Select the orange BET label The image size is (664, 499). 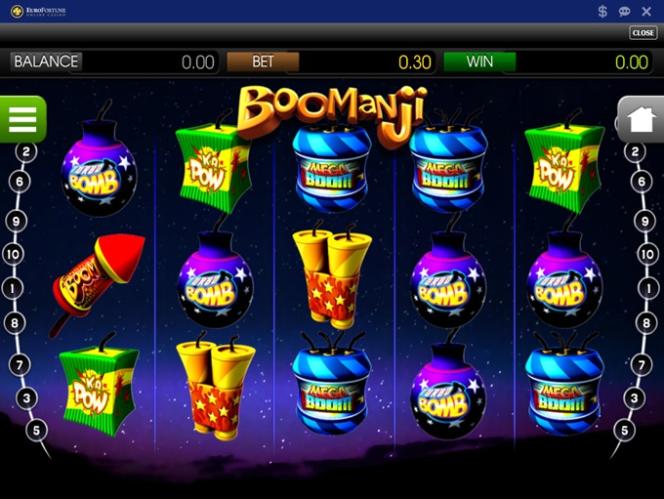coord(262,62)
